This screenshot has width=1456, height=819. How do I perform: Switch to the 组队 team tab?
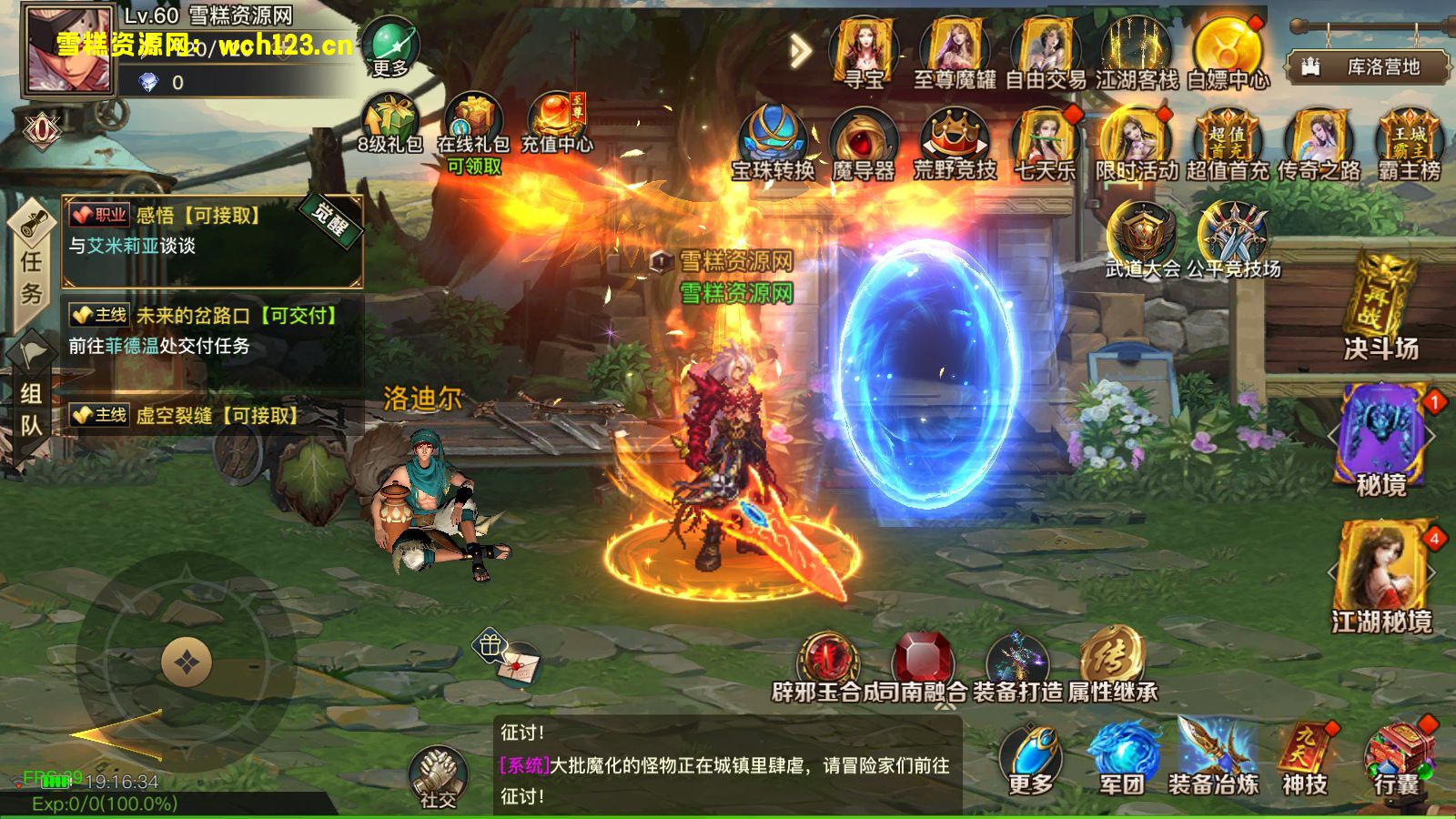(x=32, y=409)
